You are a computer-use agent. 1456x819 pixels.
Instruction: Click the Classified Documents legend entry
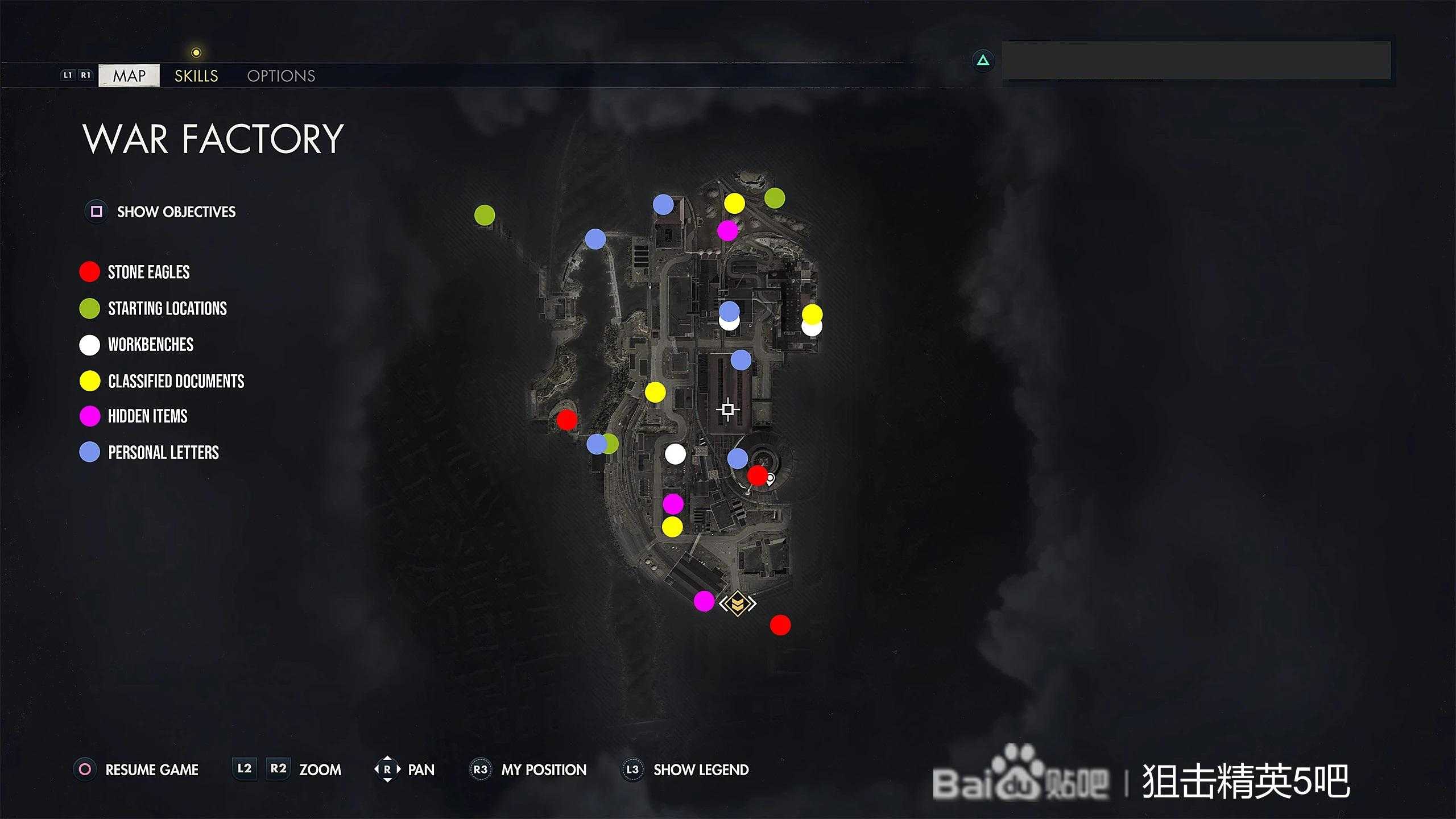pos(176,381)
